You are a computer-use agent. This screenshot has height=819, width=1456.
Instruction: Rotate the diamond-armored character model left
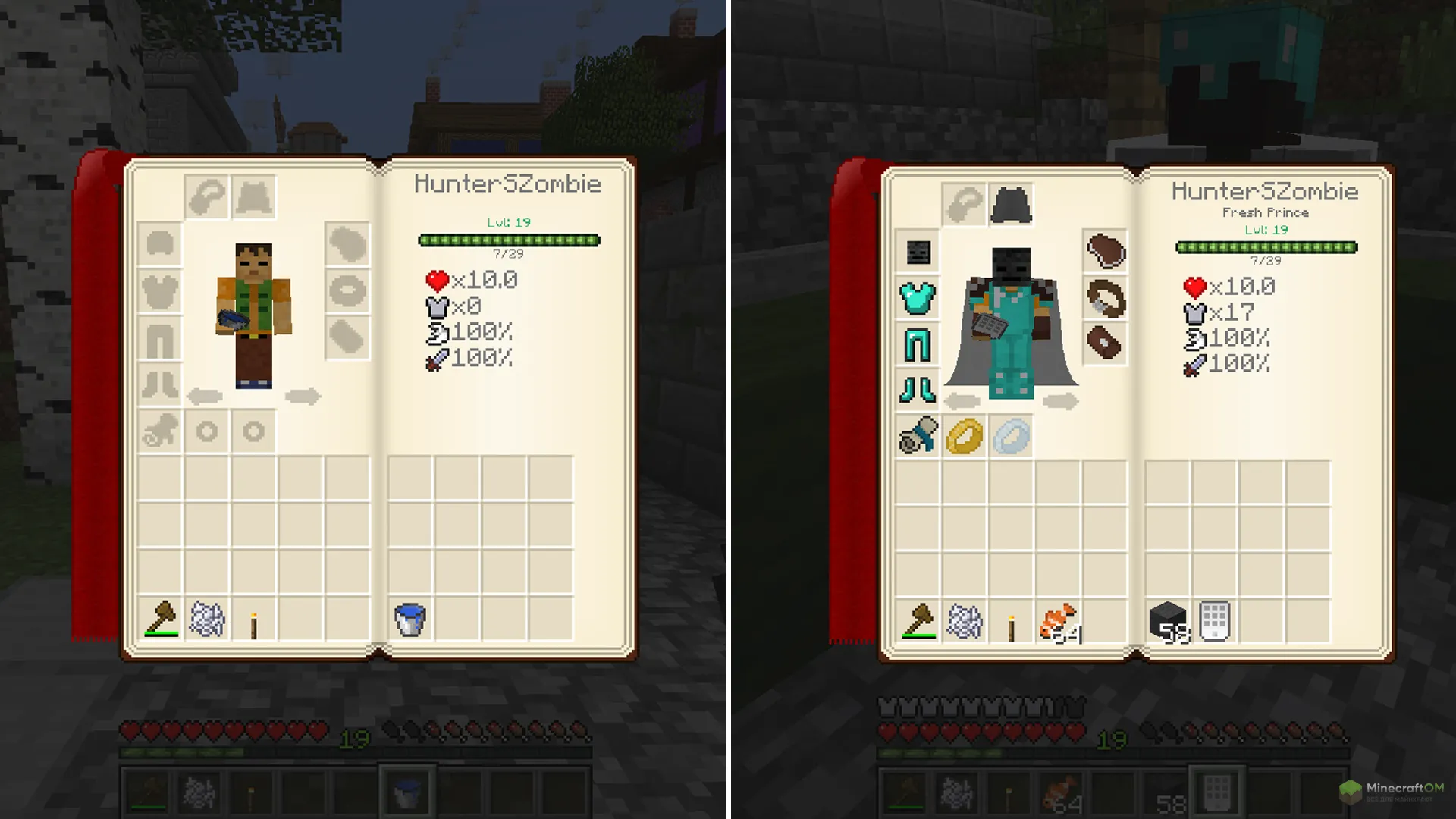pos(963,401)
